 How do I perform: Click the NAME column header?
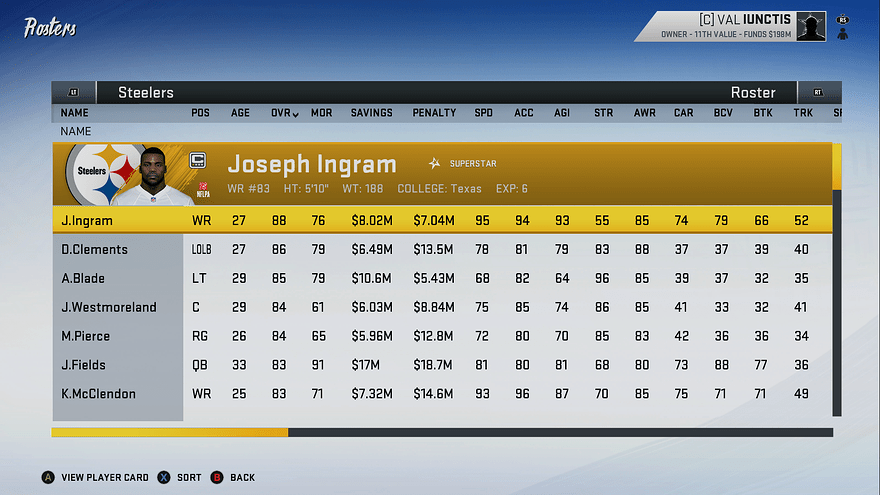click(x=74, y=113)
